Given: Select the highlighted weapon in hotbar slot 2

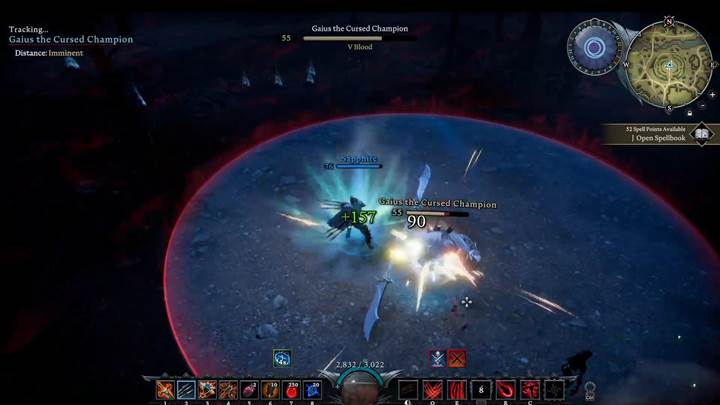Looking at the screenshot, I should coord(186,390).
